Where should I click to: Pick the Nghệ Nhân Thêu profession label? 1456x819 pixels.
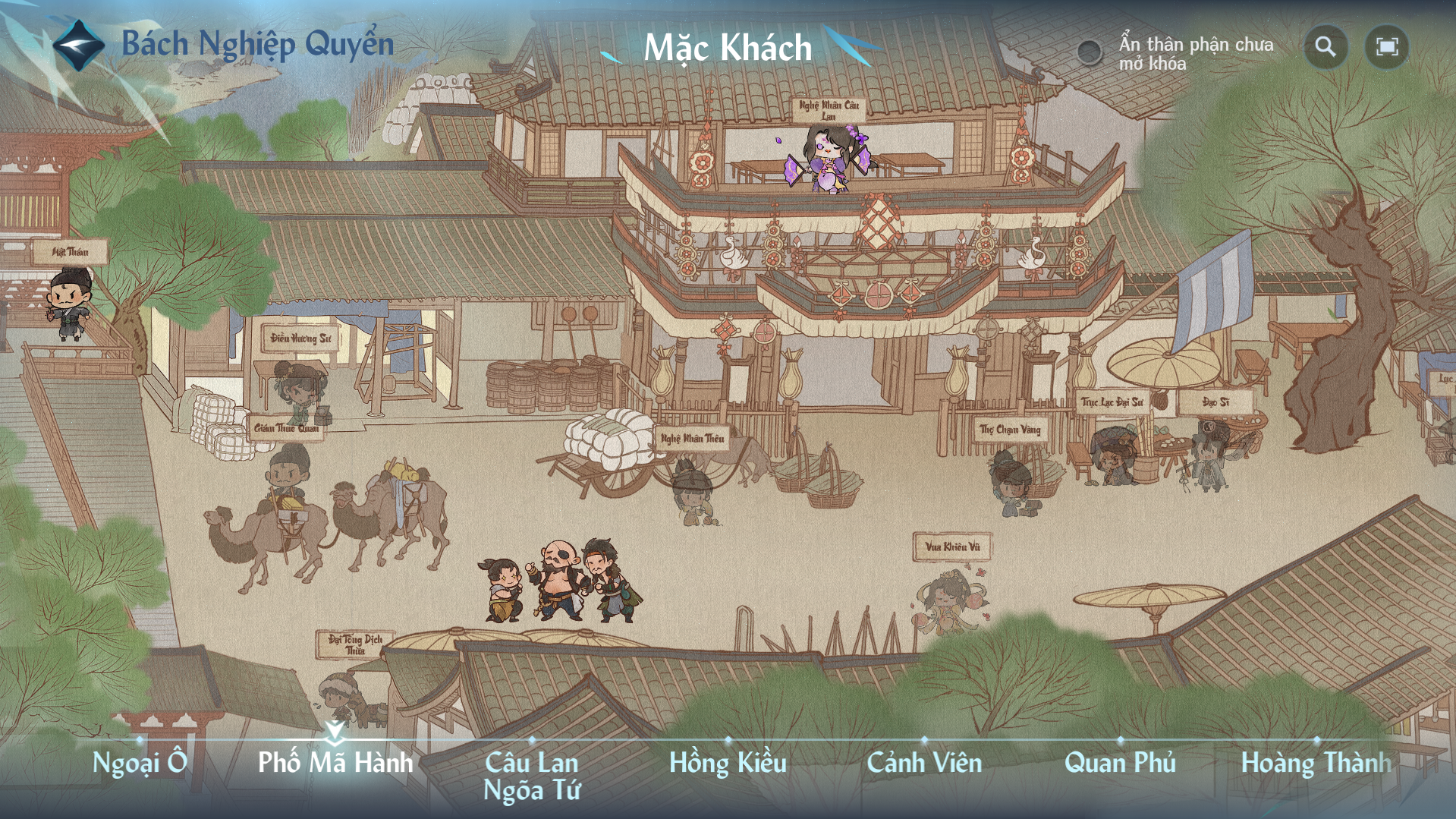click(692, 438)
